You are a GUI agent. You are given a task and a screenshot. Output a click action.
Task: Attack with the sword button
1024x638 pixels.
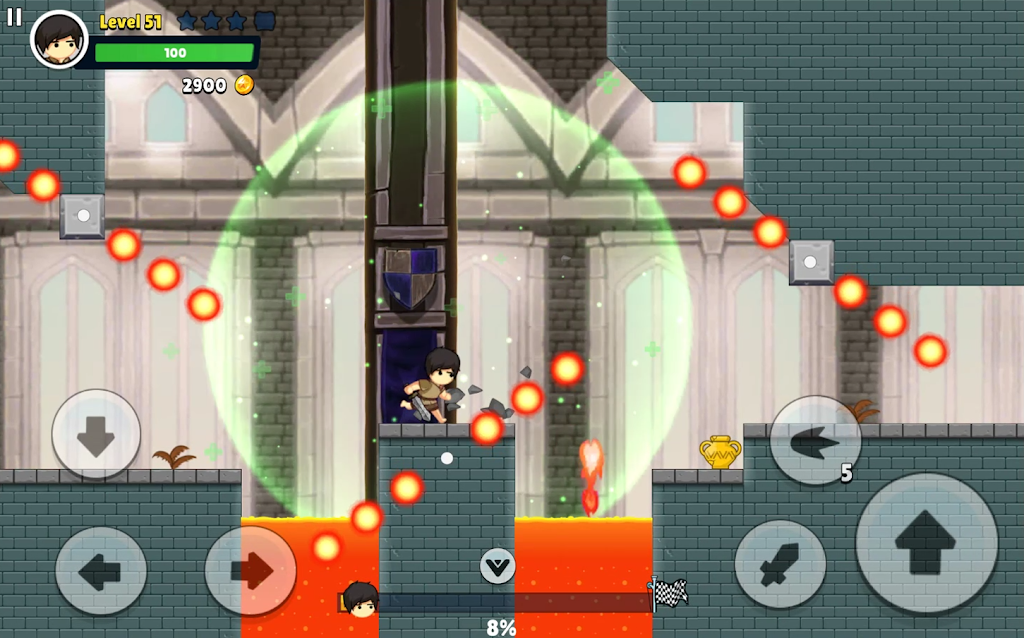(x=780, y=564)
